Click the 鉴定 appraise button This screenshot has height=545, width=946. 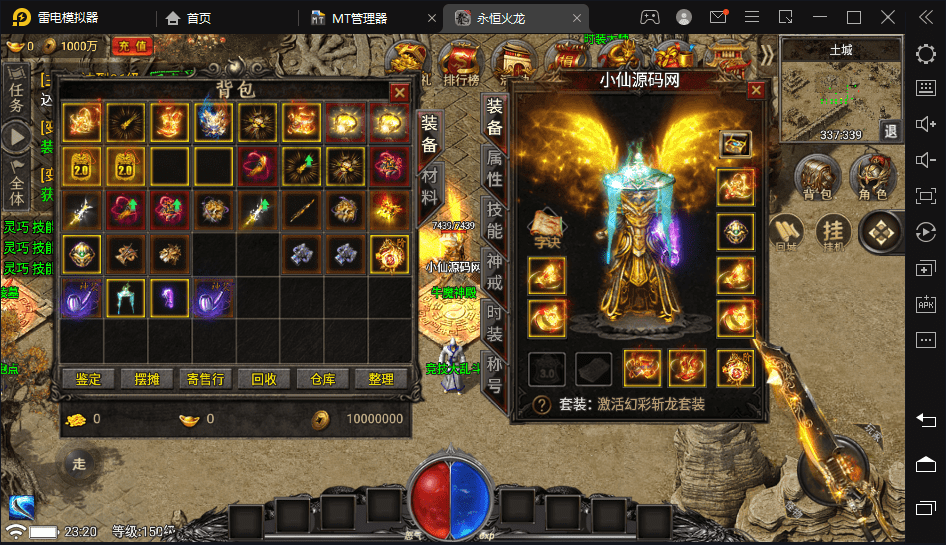[88, 379]
